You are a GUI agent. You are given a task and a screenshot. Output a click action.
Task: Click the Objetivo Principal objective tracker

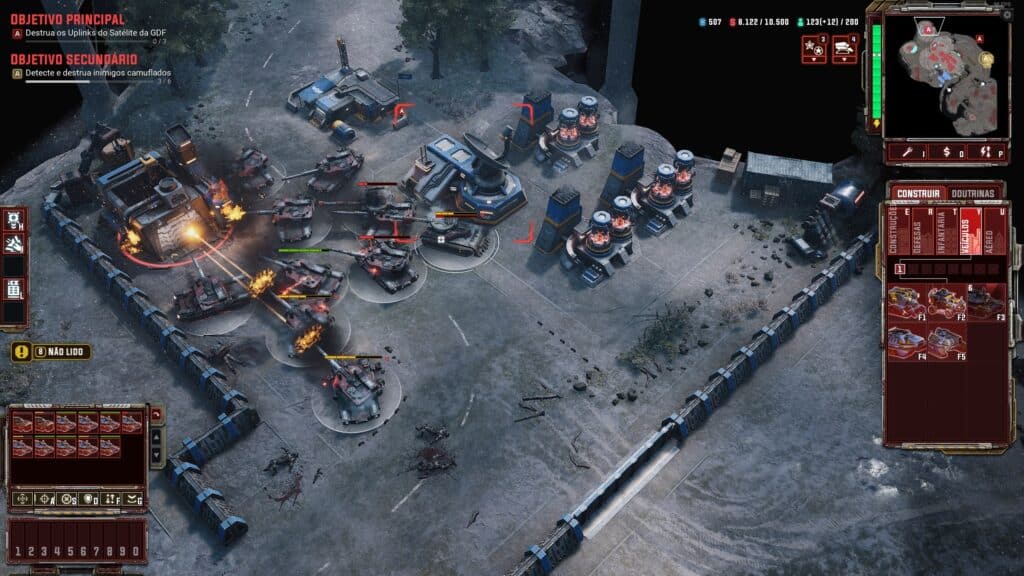(68, 19)
